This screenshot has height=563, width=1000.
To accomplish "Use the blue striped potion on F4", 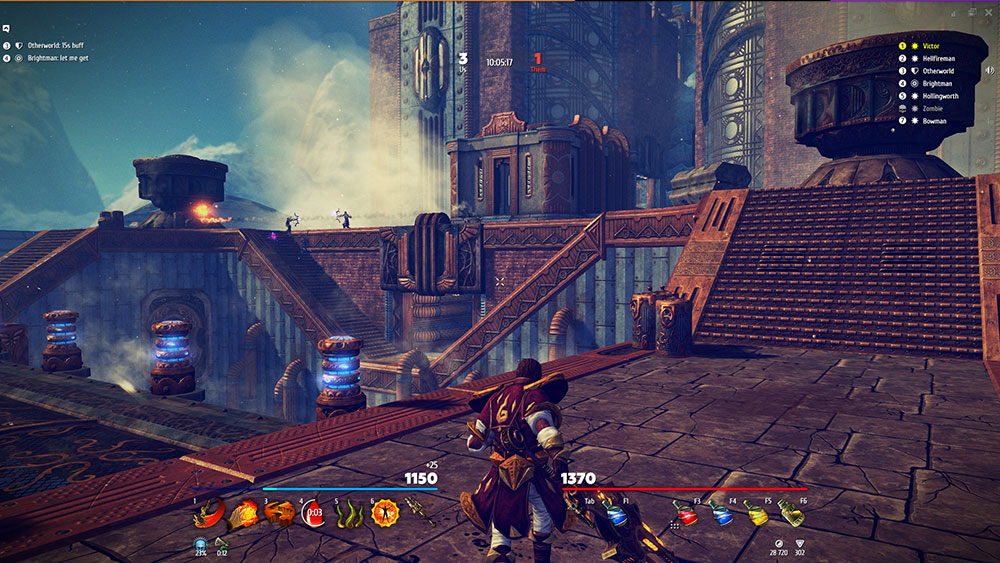I will (x=720, y=514).
